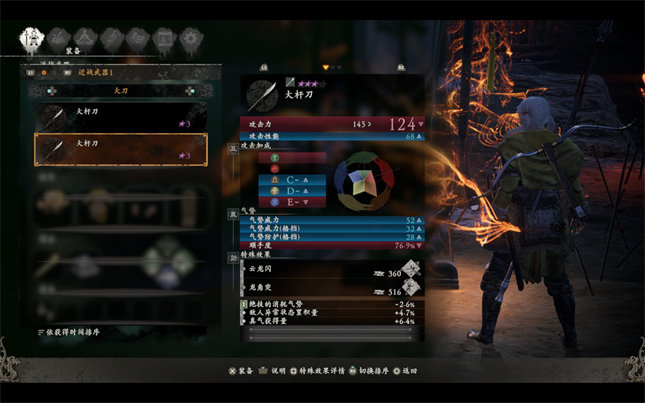Select the highlighted 大杆刀 weapon row

coord(120,149)
